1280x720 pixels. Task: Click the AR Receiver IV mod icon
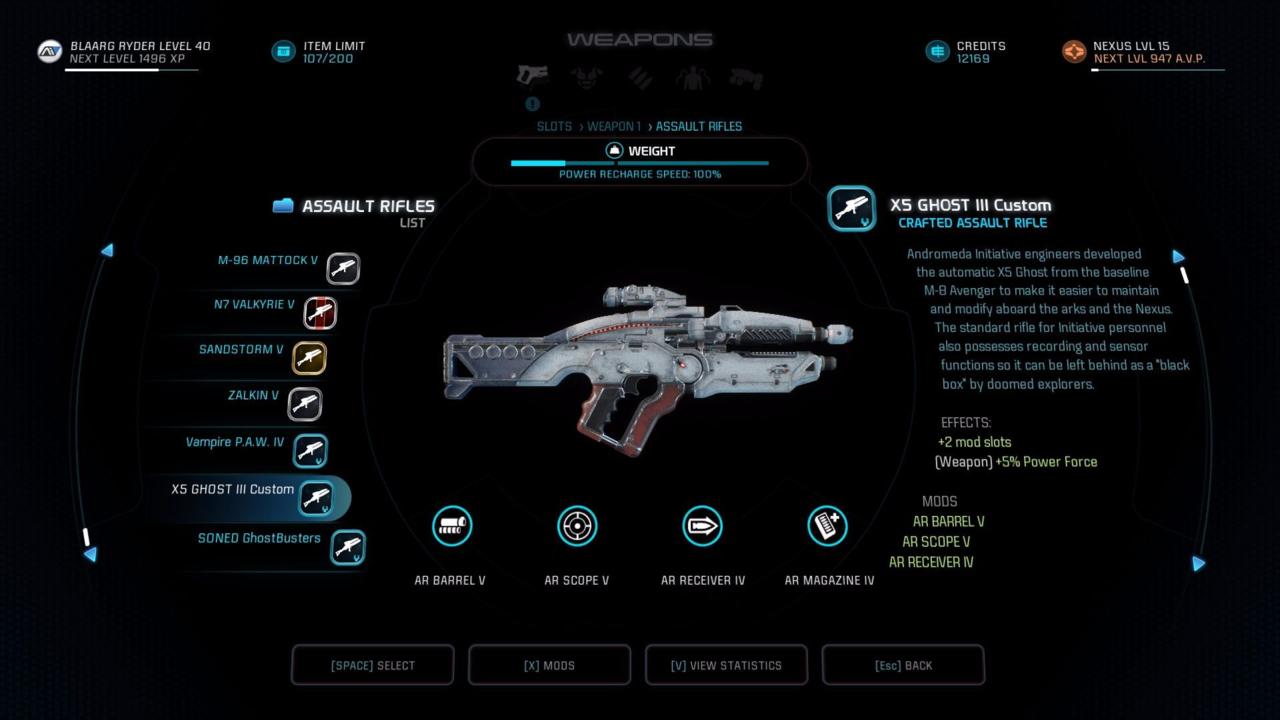coord(703,526)
